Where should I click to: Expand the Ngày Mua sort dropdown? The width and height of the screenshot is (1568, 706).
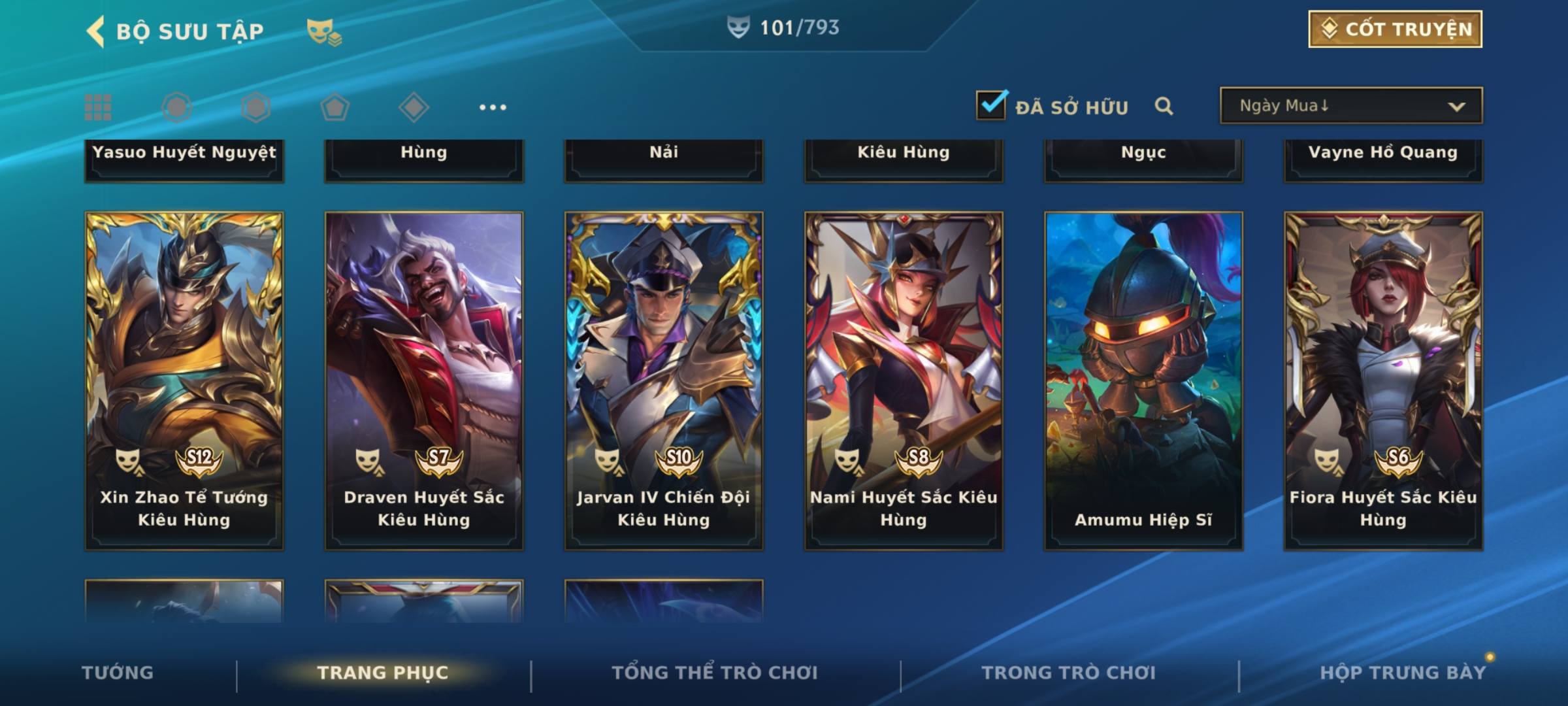[x=1350, y=106]
